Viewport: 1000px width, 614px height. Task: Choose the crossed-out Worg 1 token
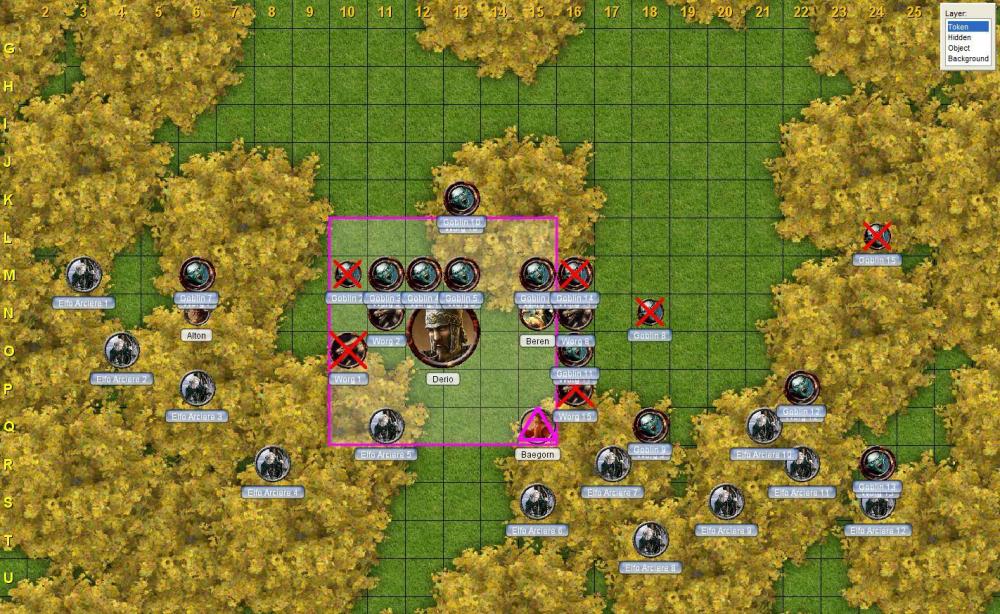coord(347,351)
